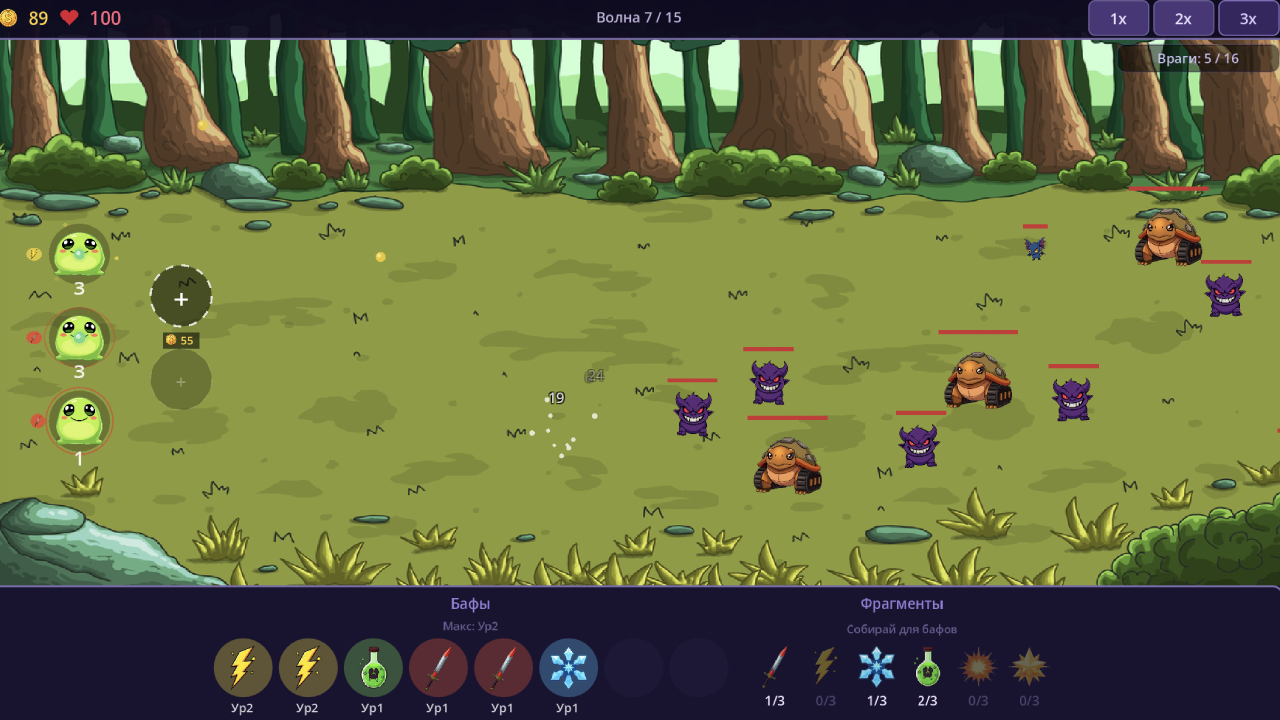Select the lightning fragment showing 0/3
Image resolution: width=1280 pixels, height=720 pixels.
pos(825,666)
